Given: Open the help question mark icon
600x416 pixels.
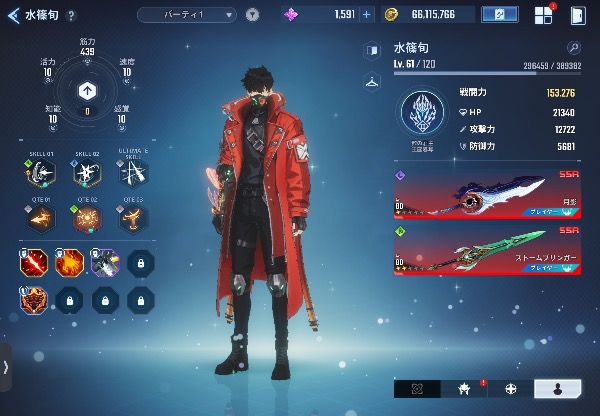Looking at the screenshot, I should pos(71,15).
